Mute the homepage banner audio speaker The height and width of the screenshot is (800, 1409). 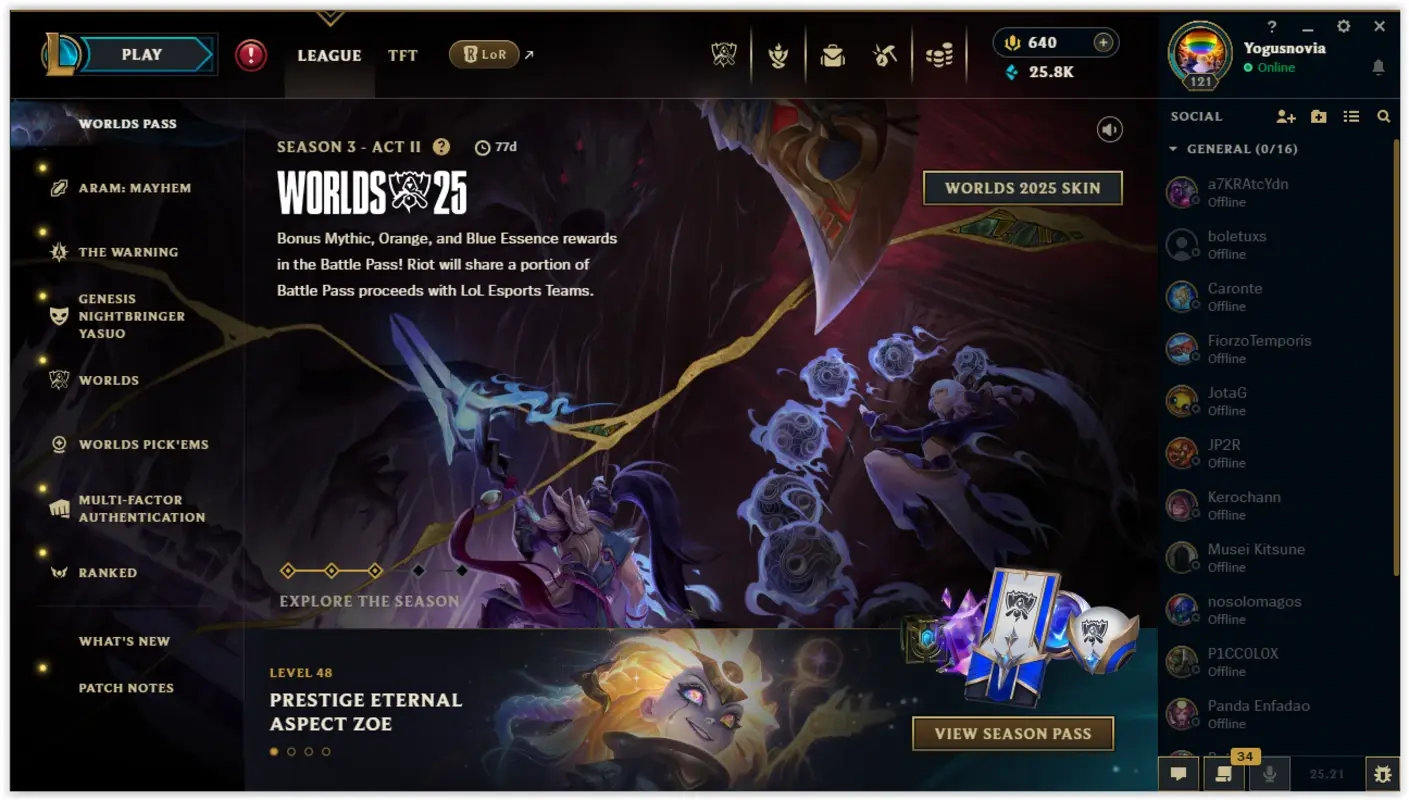1109,129
